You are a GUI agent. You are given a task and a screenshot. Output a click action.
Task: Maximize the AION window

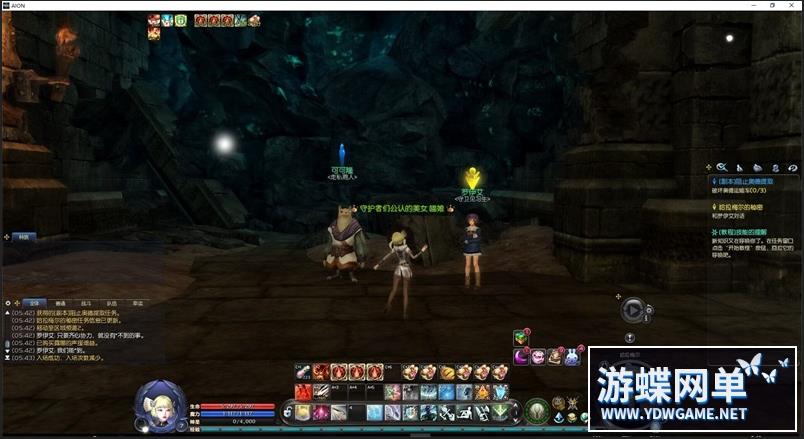tap(771, 5)
